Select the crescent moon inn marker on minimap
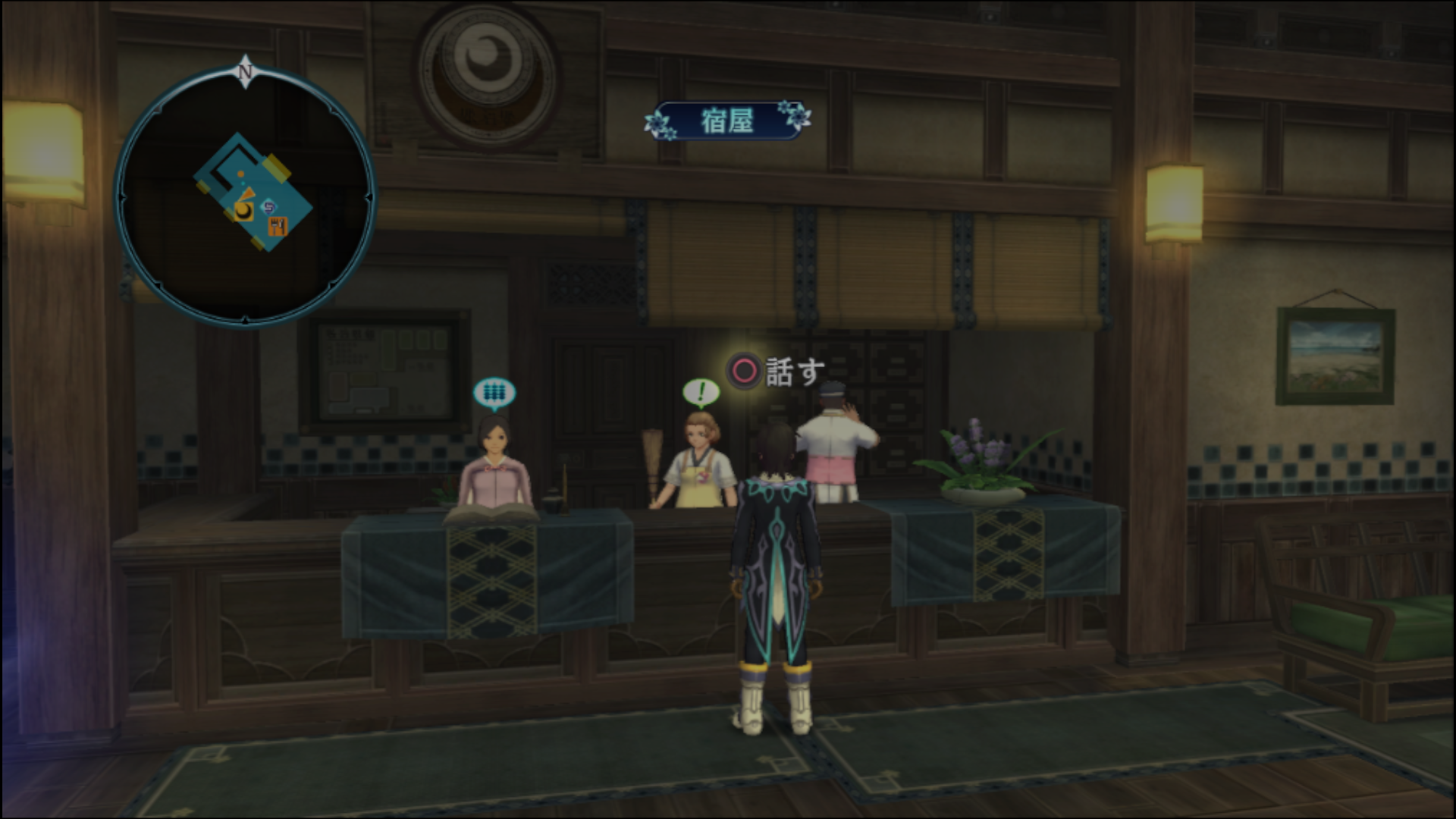1456x819 pixels. pyautogui.click(x=243, y=211)
